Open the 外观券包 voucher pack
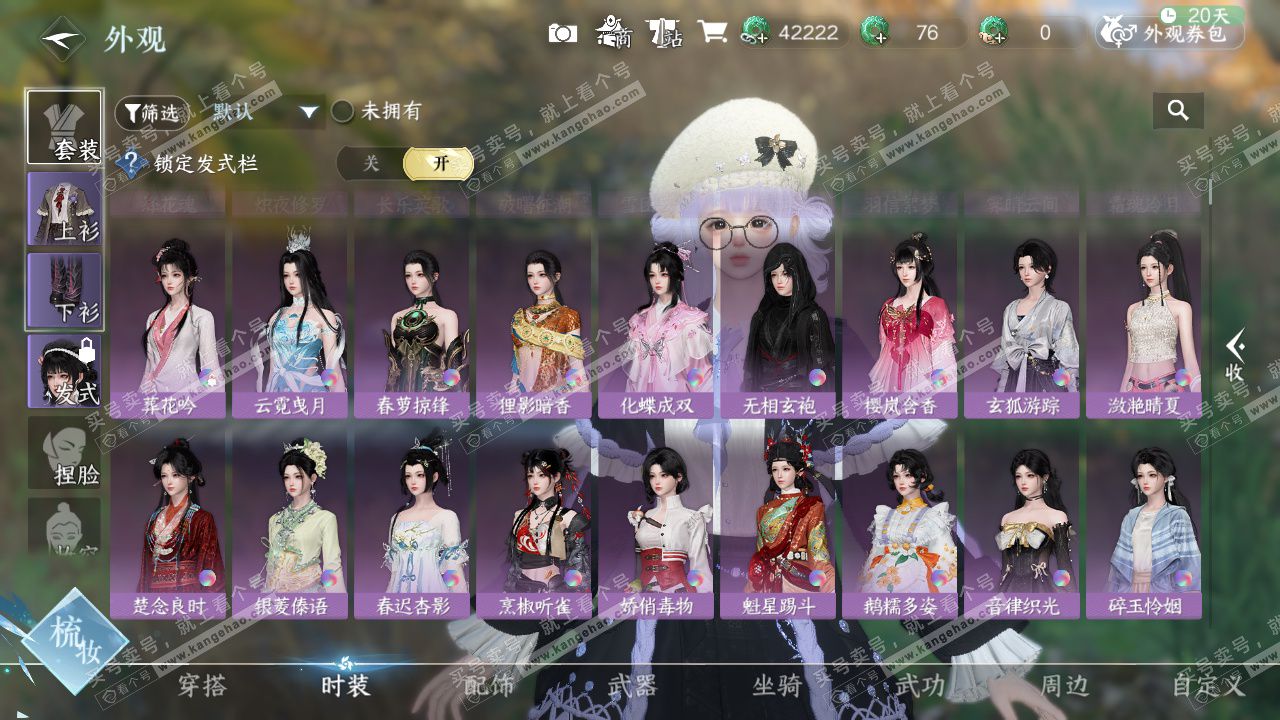 [x=1170, y=33]
